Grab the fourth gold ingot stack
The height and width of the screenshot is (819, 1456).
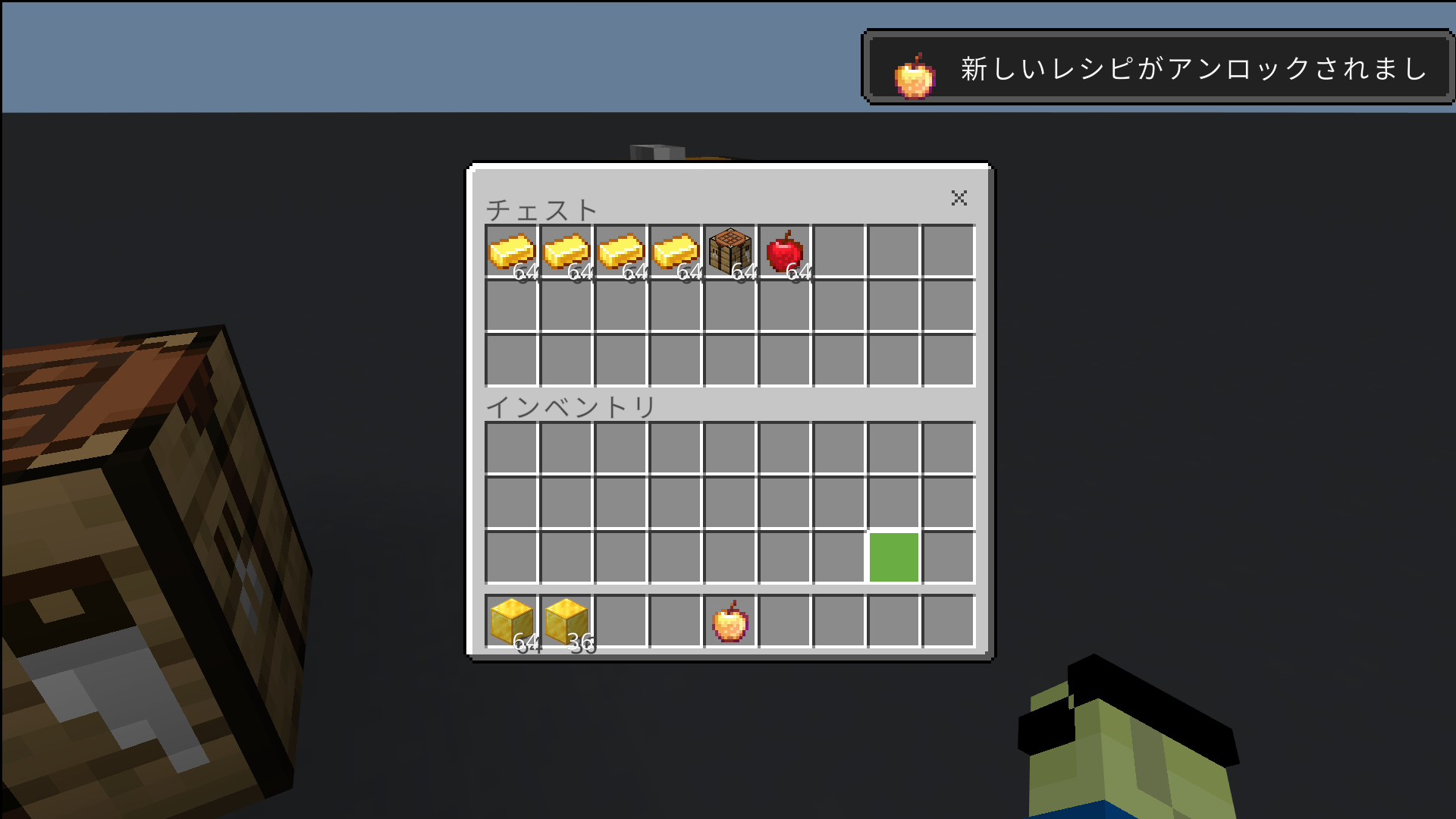[x=675, y=250]
